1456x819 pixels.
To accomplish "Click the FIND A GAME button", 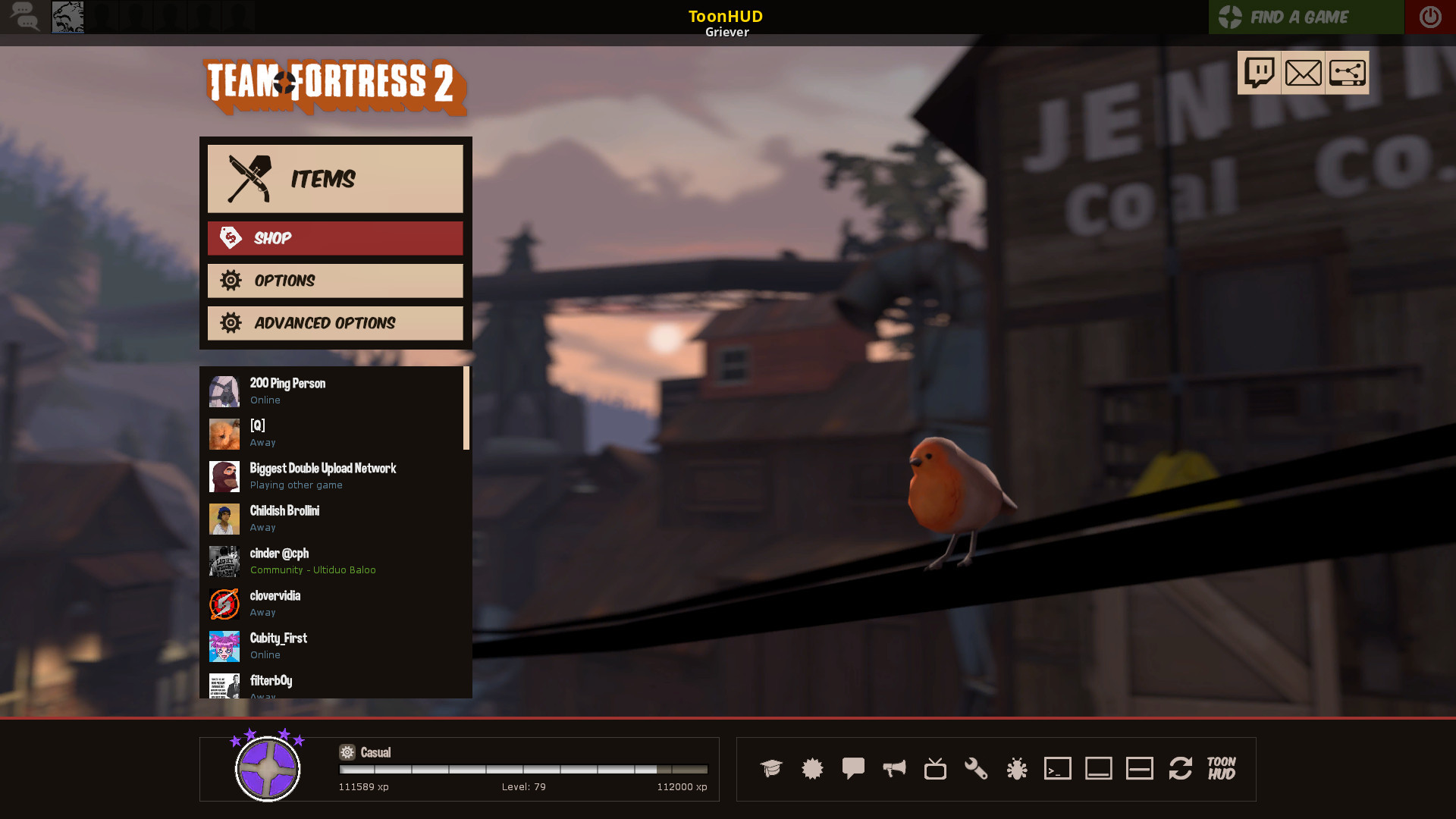I will 1306,17.
